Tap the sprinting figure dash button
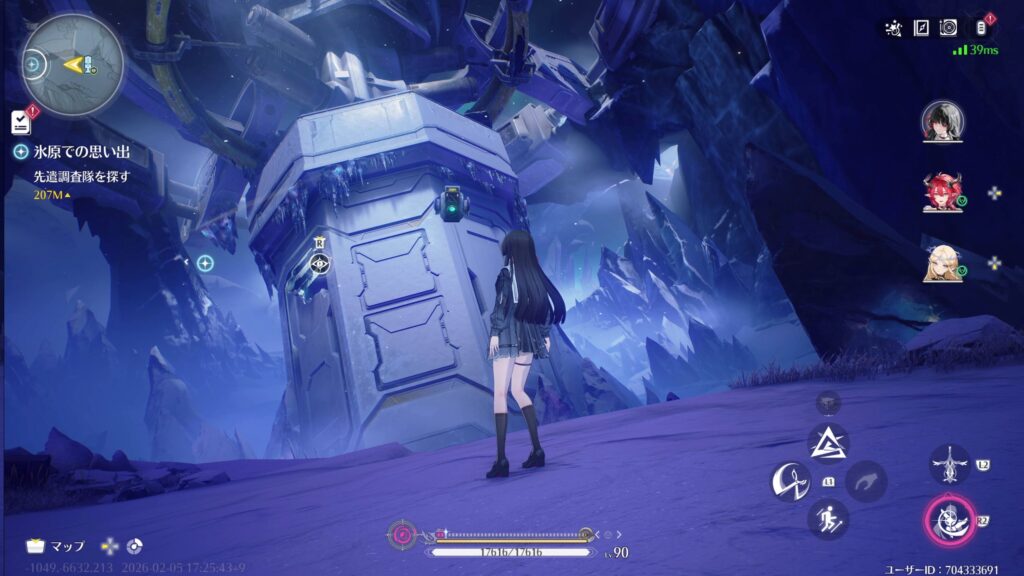 (x=828, y=517)
